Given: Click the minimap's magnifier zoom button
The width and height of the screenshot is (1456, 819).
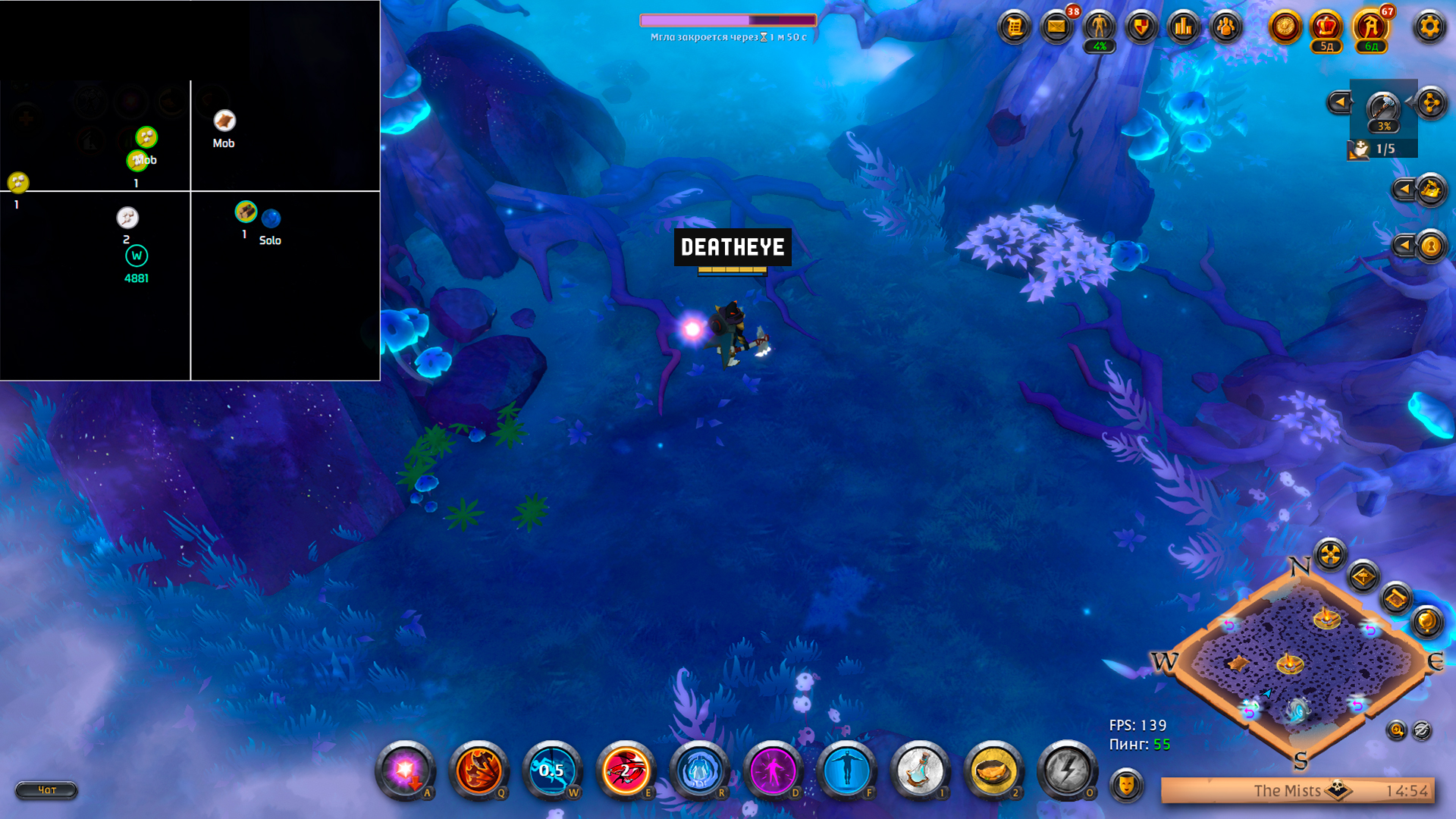Looking at the screenshot, I should coord(1396,730).
